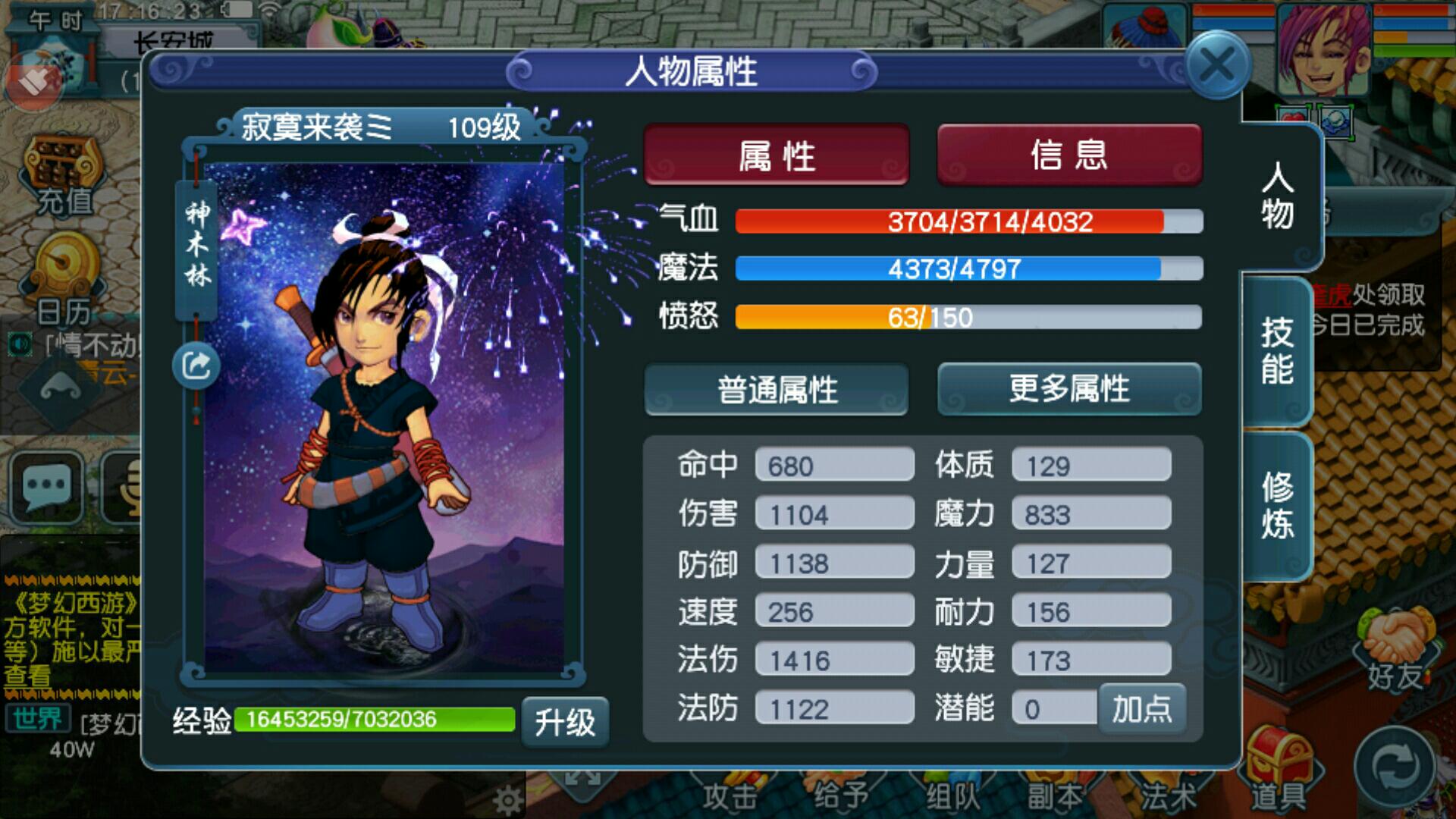The height and width of the screenshot is (819, 1456).
Task: Click the 升级 level up button
Action: click(x=565, y=721)
